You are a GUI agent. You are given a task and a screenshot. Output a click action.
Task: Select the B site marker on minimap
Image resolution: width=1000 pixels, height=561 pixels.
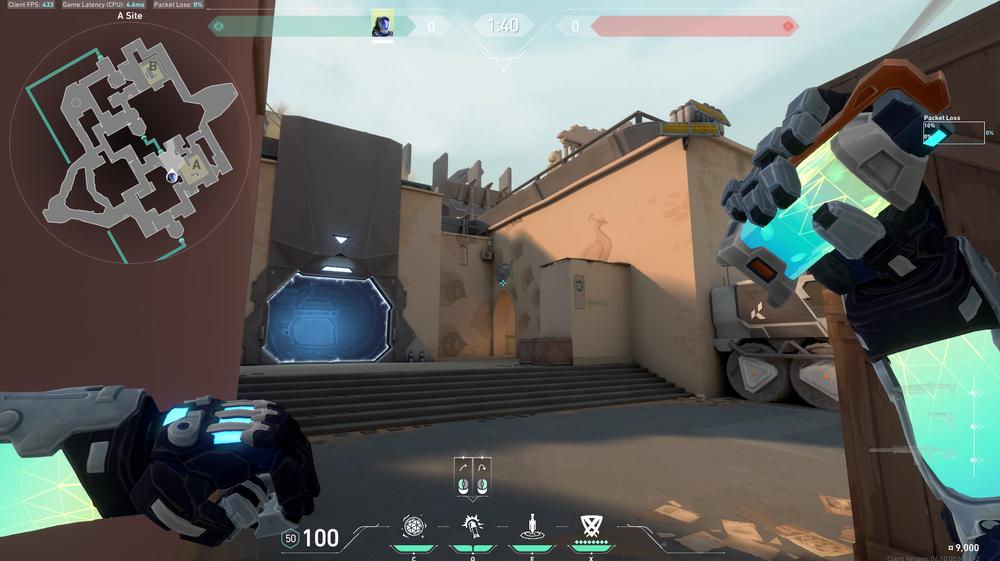152,68
